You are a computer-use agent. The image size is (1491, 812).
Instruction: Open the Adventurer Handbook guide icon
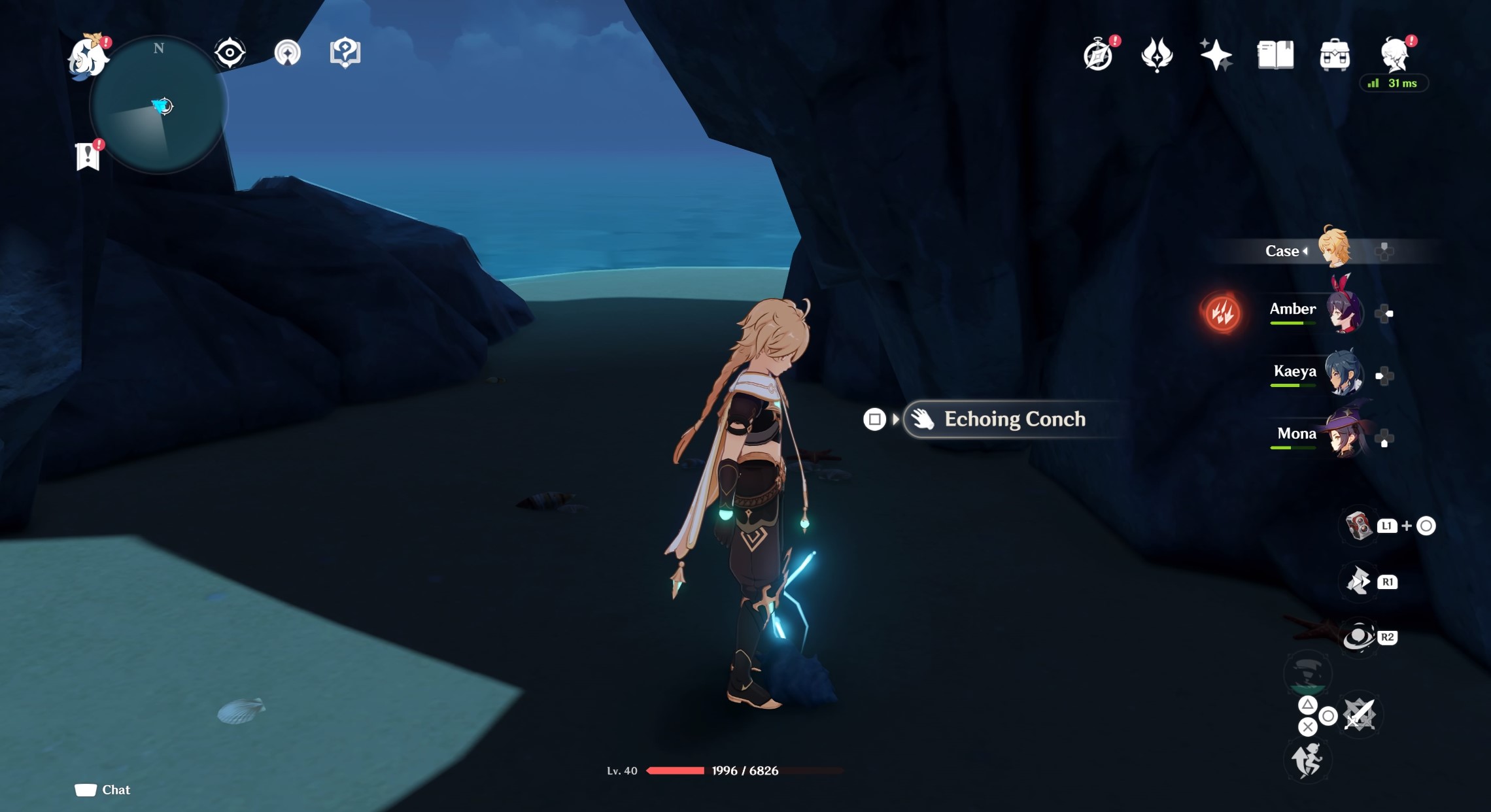[x=346, y=53]
